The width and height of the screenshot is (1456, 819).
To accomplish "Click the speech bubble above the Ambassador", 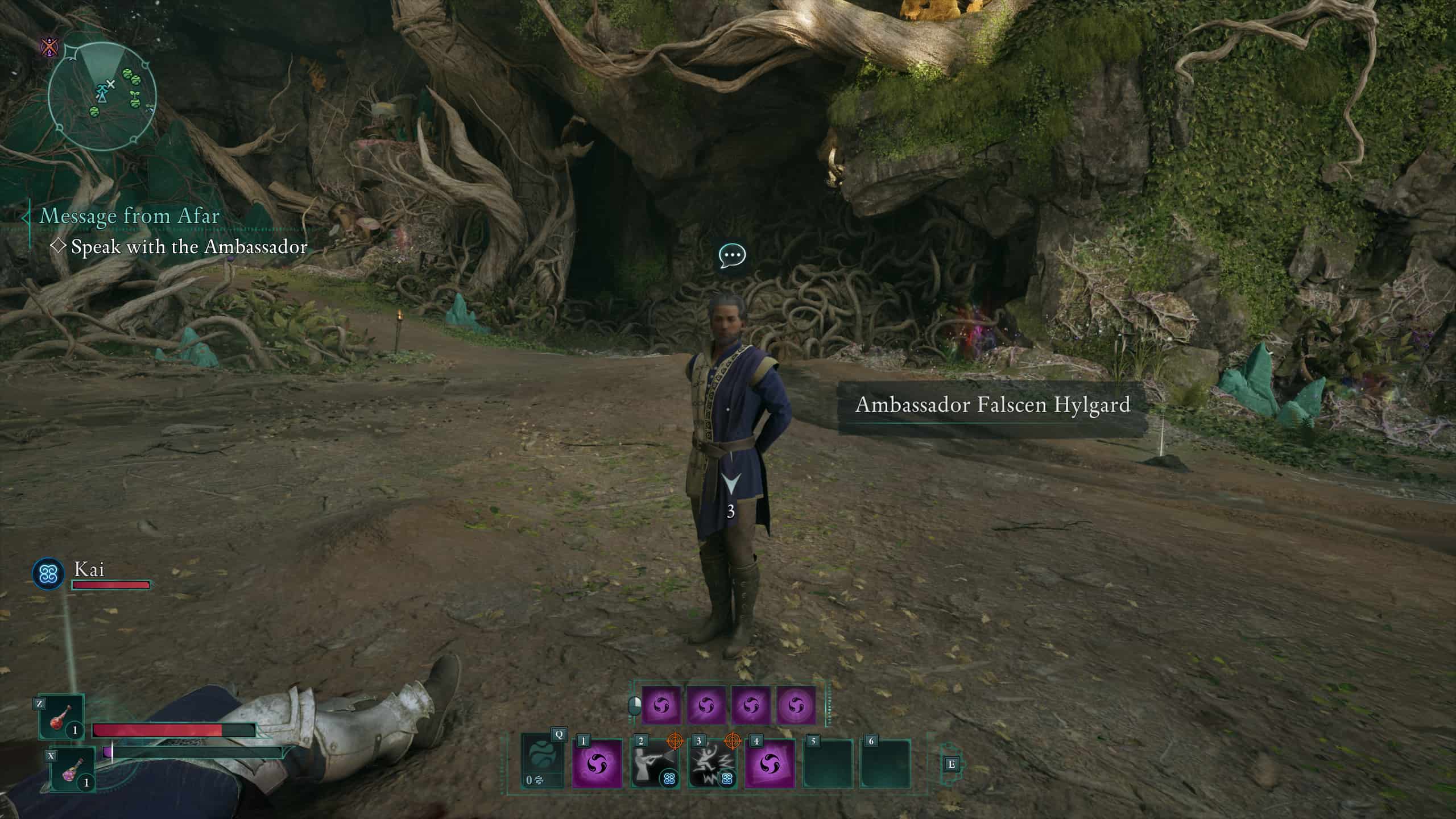I will pos(731,256).
